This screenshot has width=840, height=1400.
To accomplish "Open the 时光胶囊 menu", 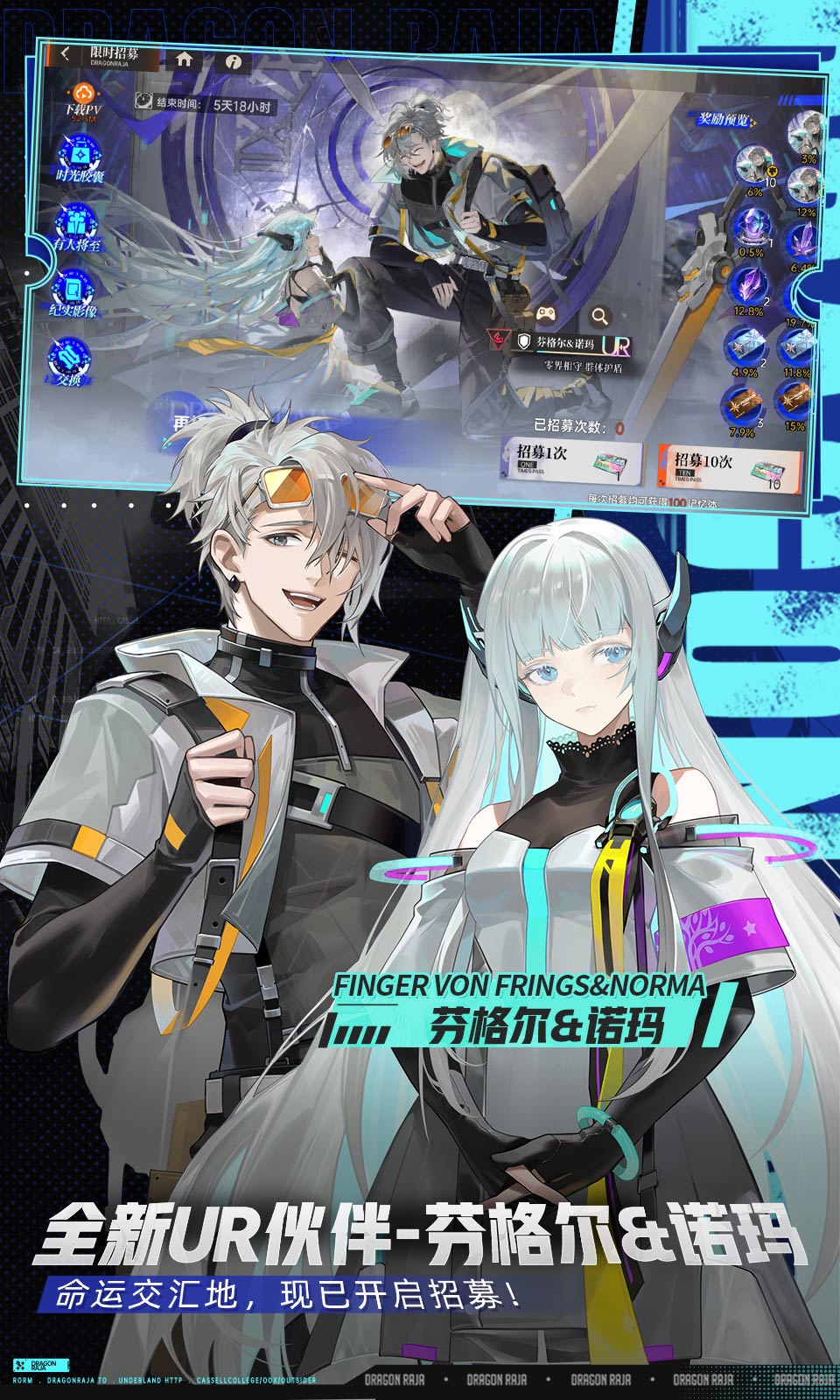I will coord(80,158).
